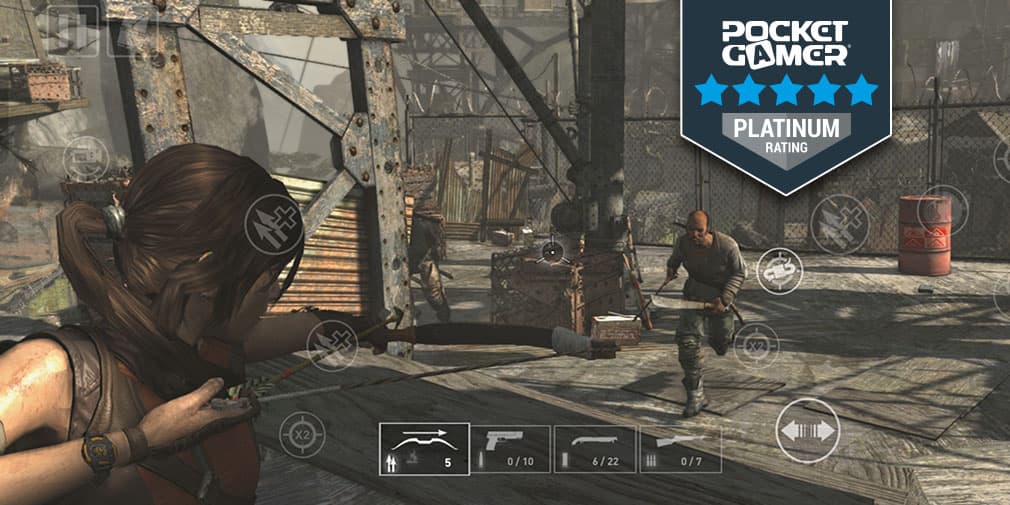Choose the rifle slot showing 0/7
The height and width of the screenshot is (505, 1010).
coord(680,448)
